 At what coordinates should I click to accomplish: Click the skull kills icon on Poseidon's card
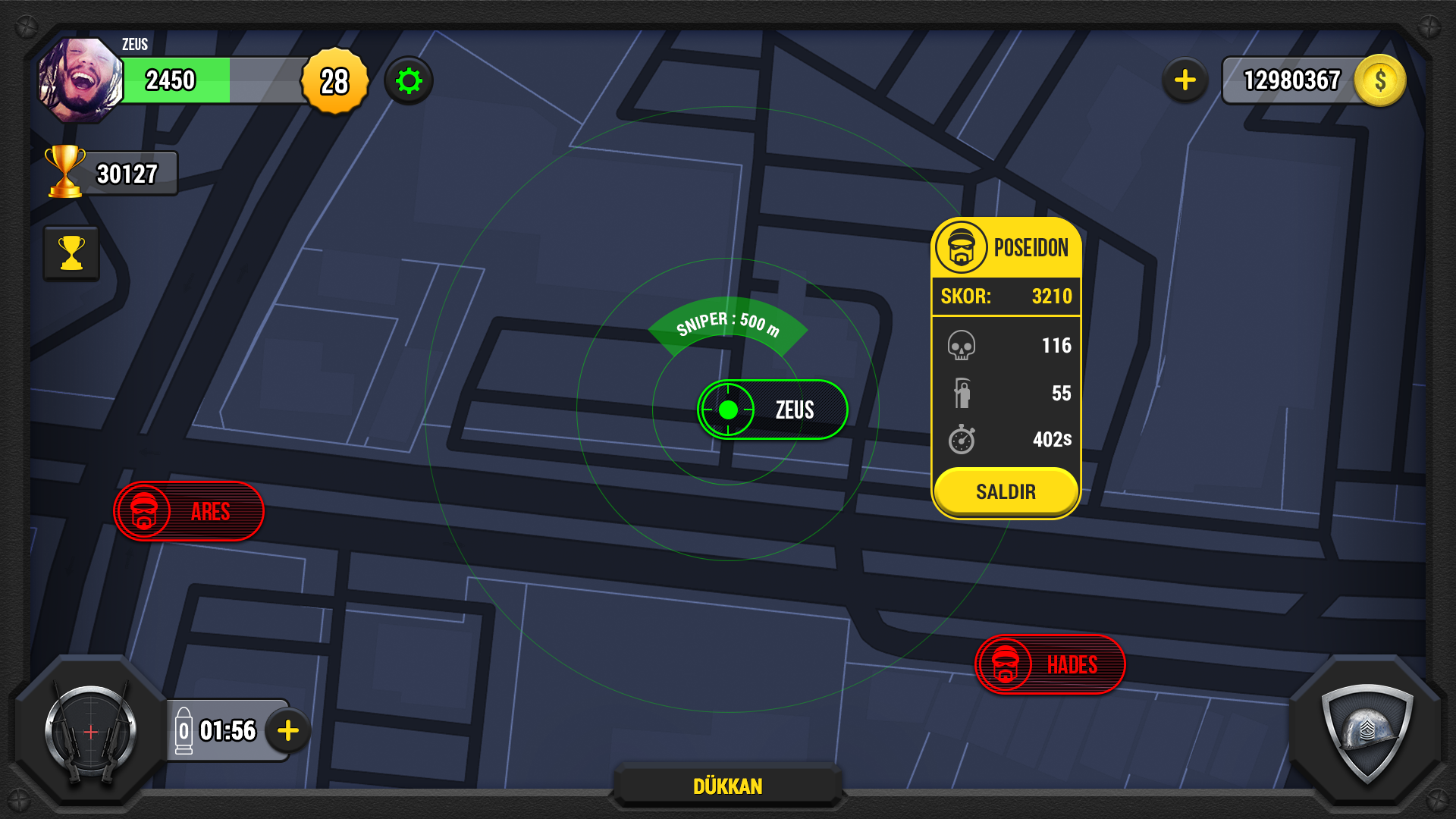(962, 346)
